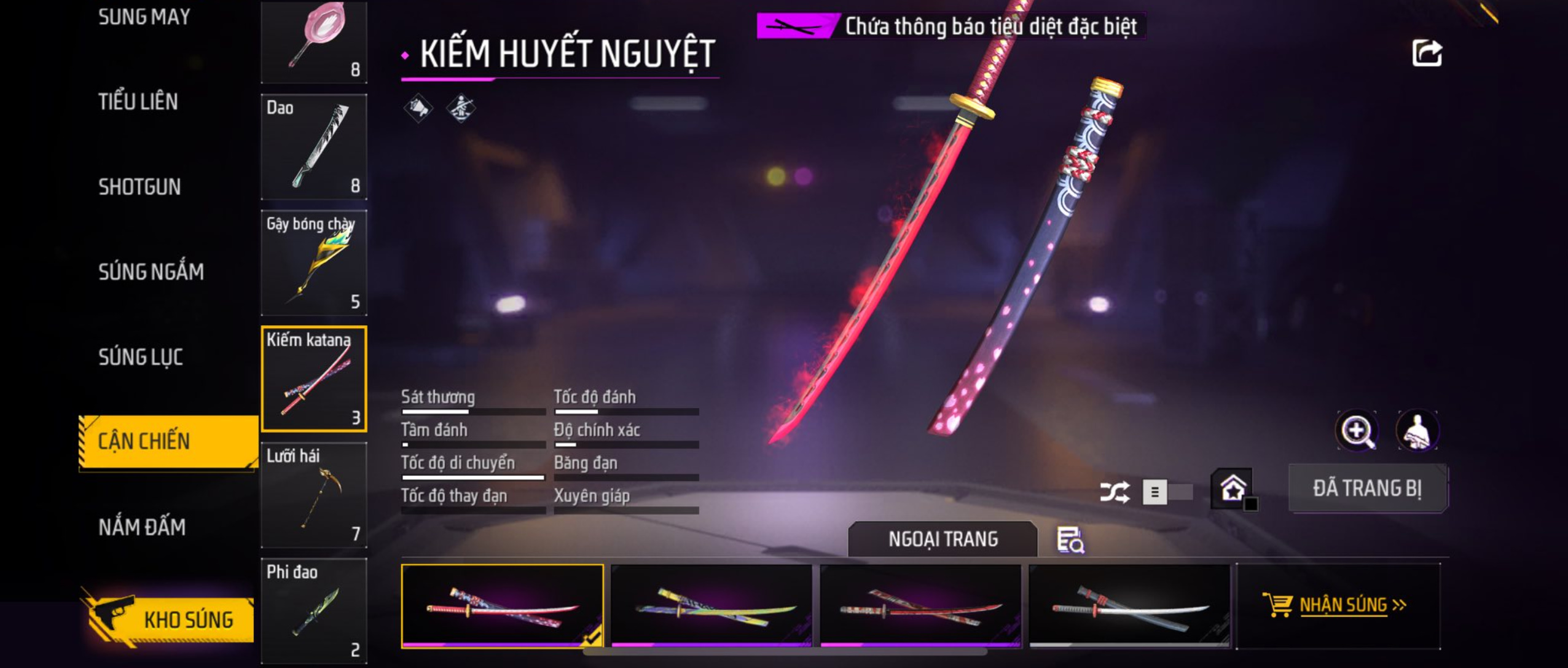This screenshot has width=1568, height=668.
Task: Choose the yellow-green katana skin
Action: point(711,606)
